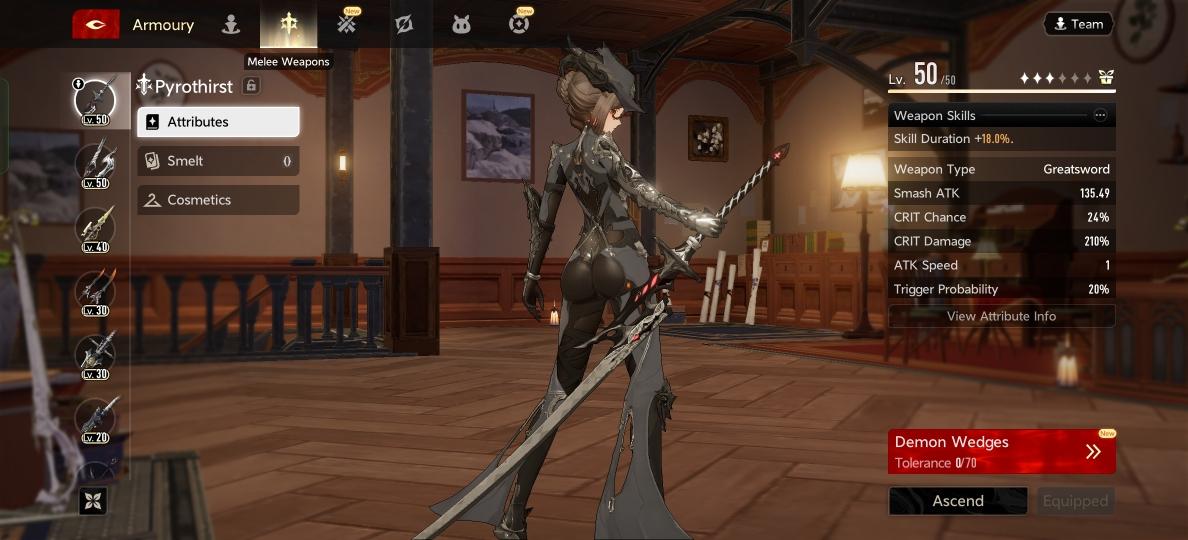Open the circular ring tab marked New
Screen dimensions: 1188x540
[x=518, y=25]
